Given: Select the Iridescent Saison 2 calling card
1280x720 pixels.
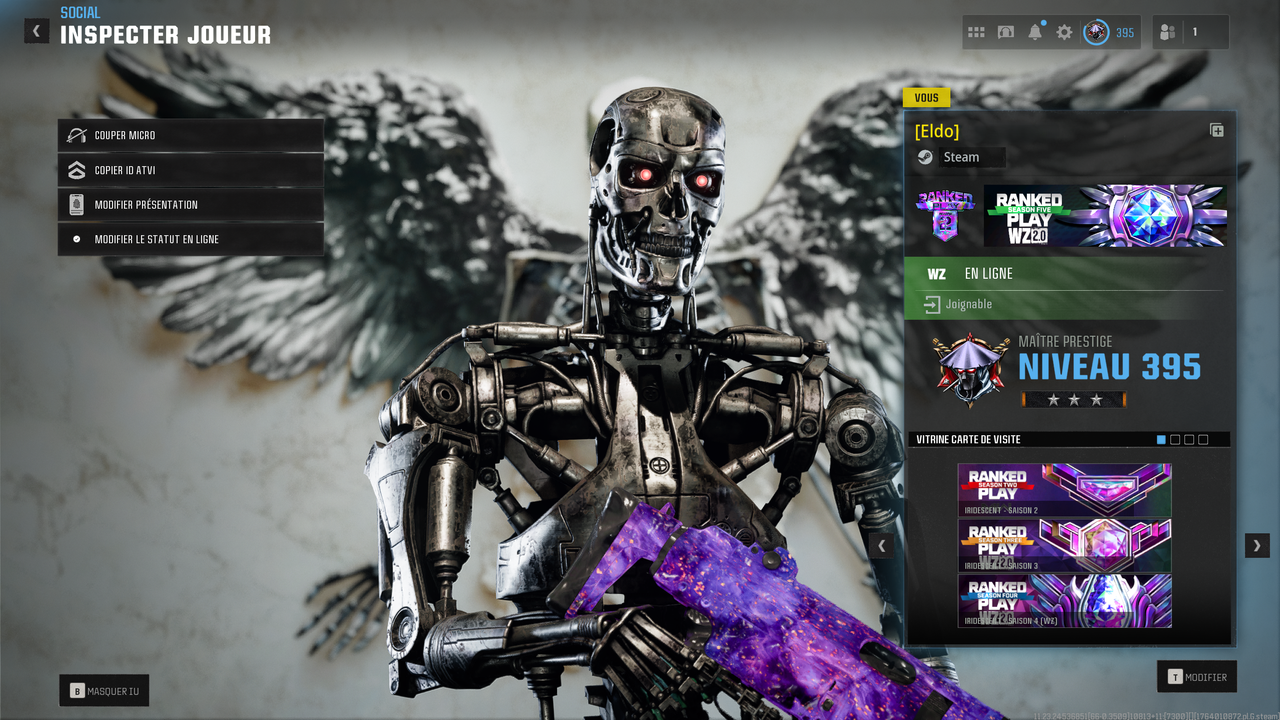Looking at the screenshot, I should coord(1064,490).
